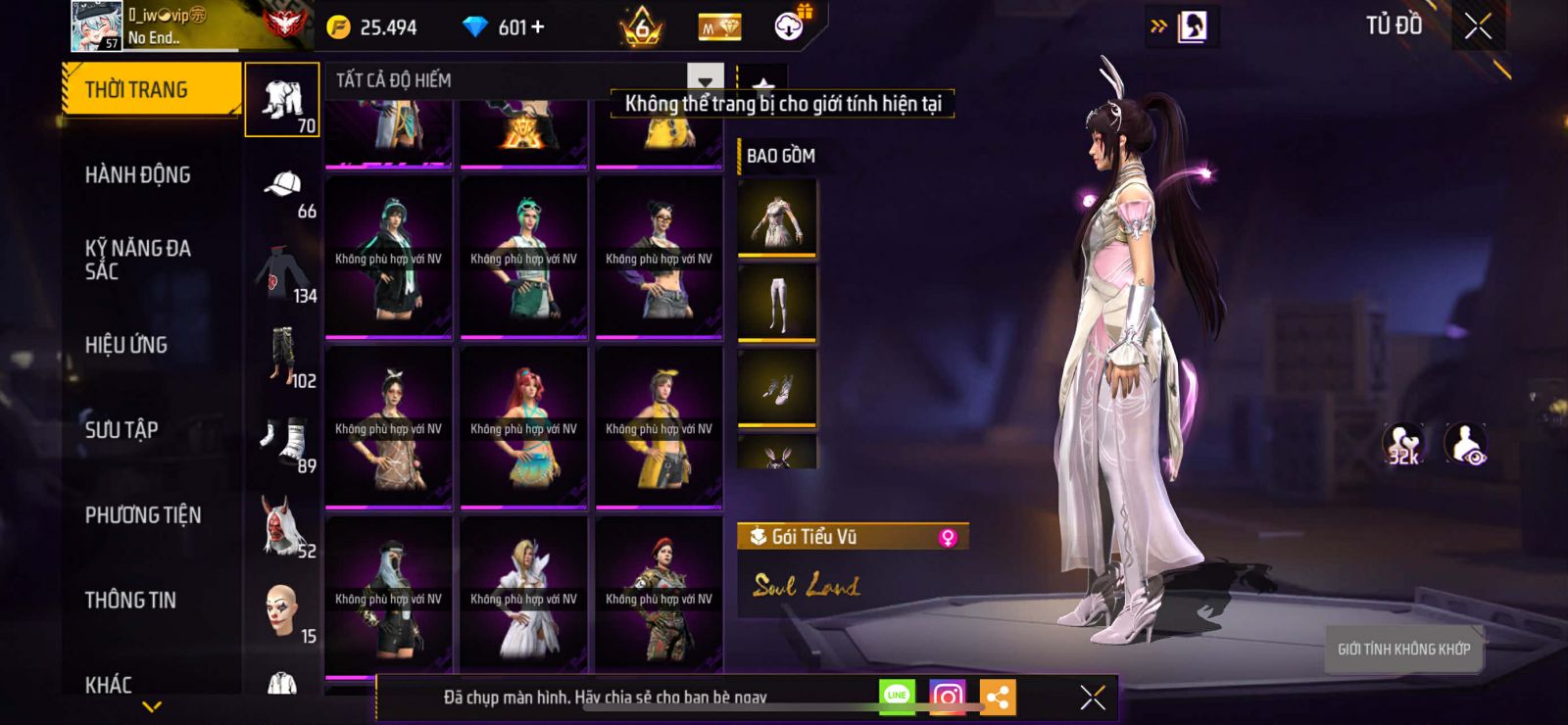Select the Kỹ Năng Đa Sắc tab
The height and width of the screenshot is (725, 1568).
[x=138, y=260]
